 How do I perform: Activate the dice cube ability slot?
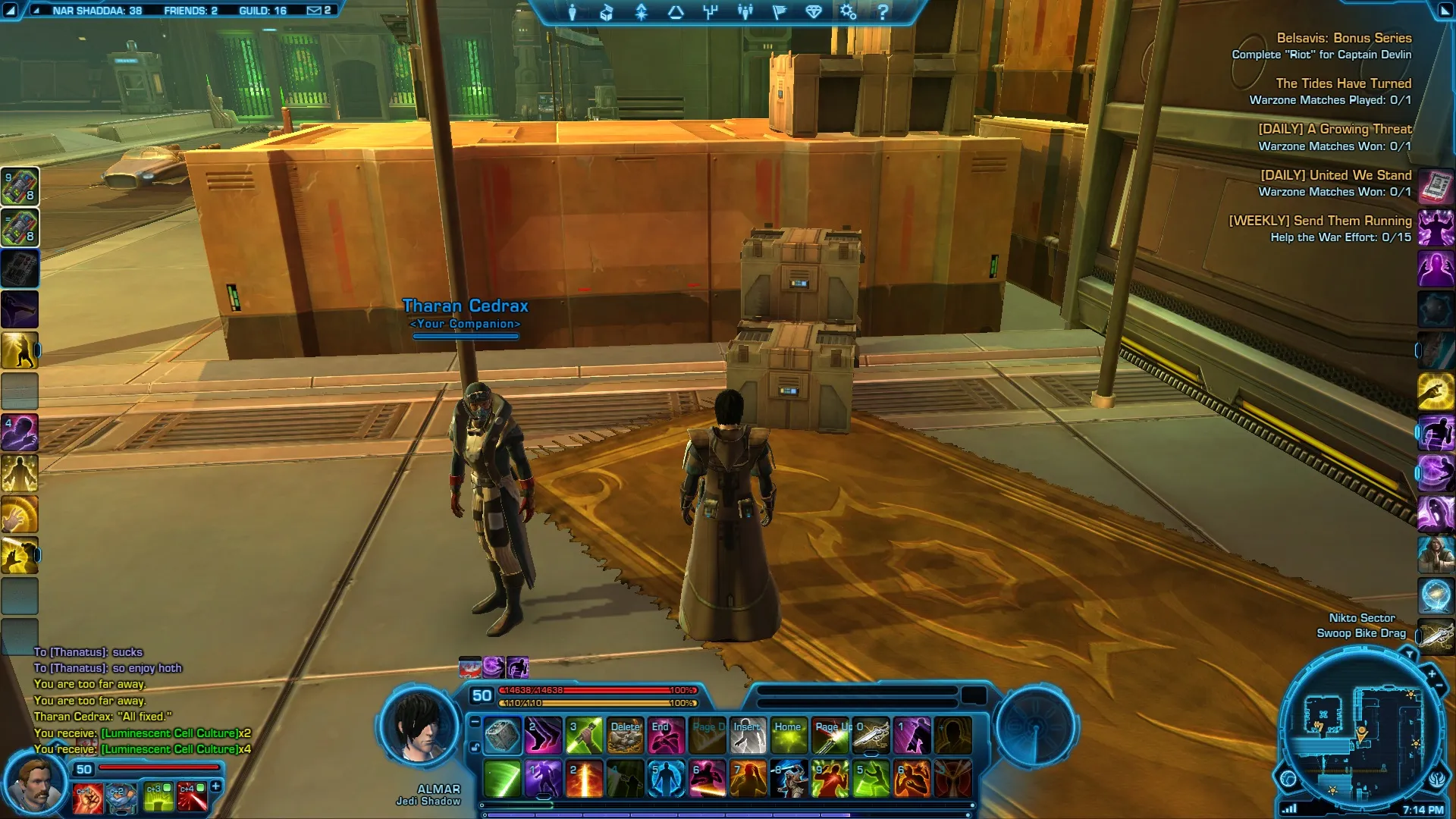click(502, 736)
